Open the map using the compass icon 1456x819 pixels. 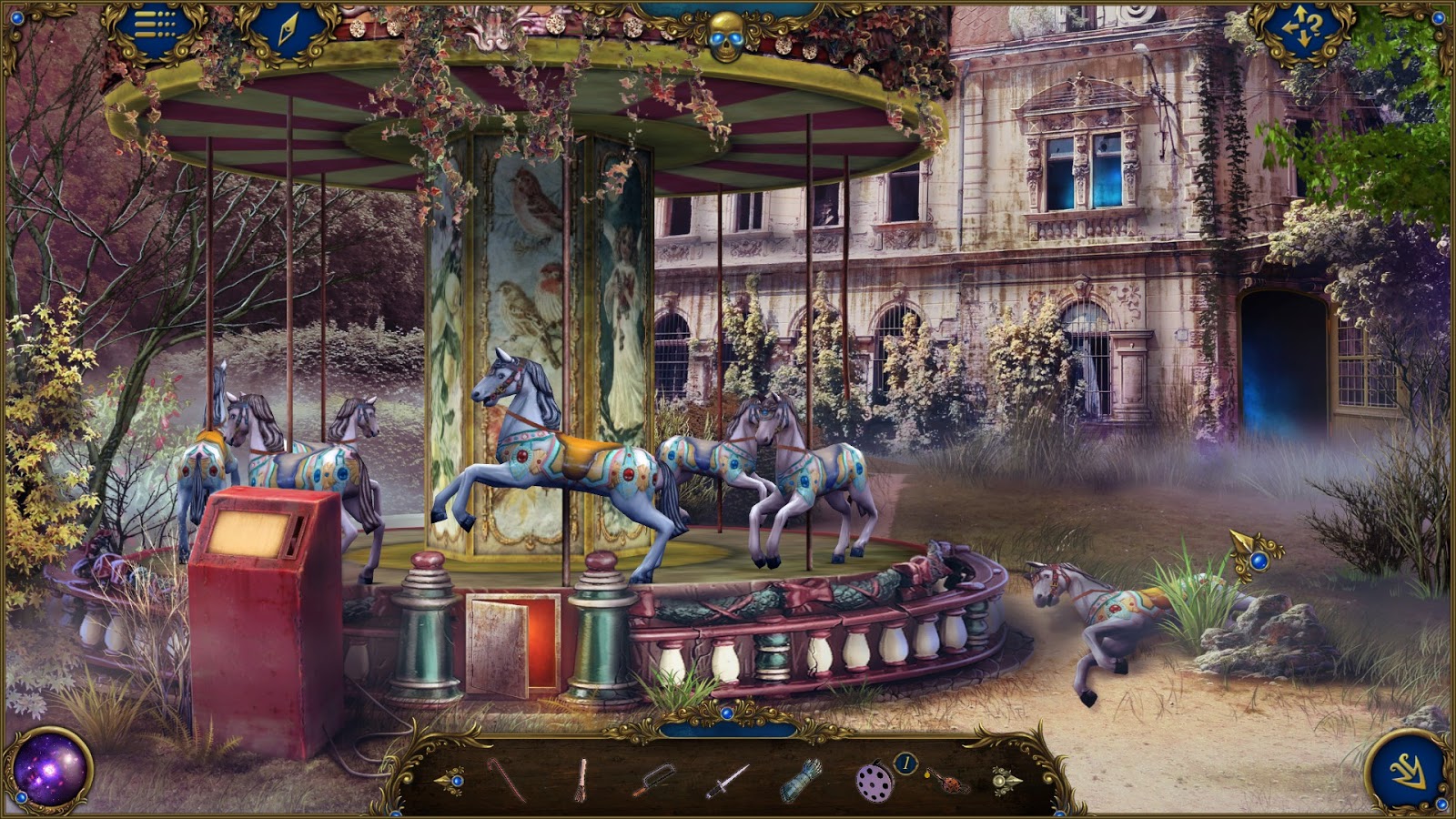tap(287, 30)
